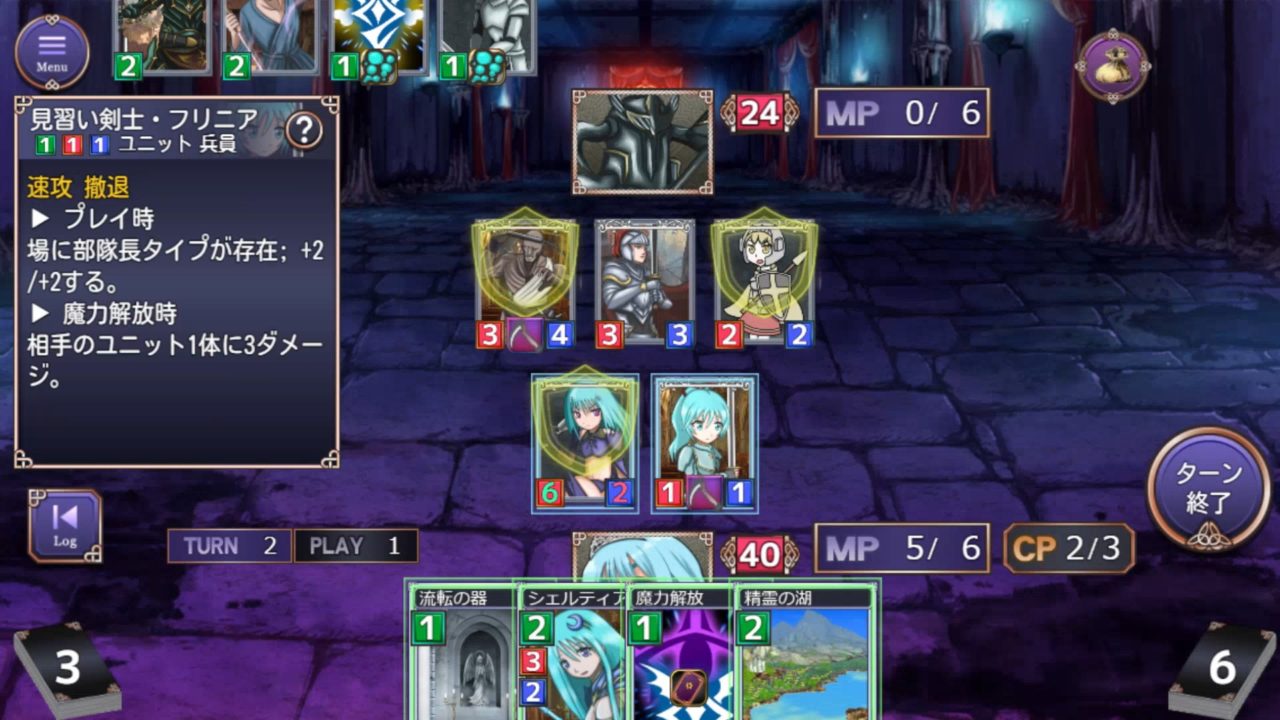The image size is (1280, 720).
Task: Select my blue-haired leader portrait
Action: 642,558
